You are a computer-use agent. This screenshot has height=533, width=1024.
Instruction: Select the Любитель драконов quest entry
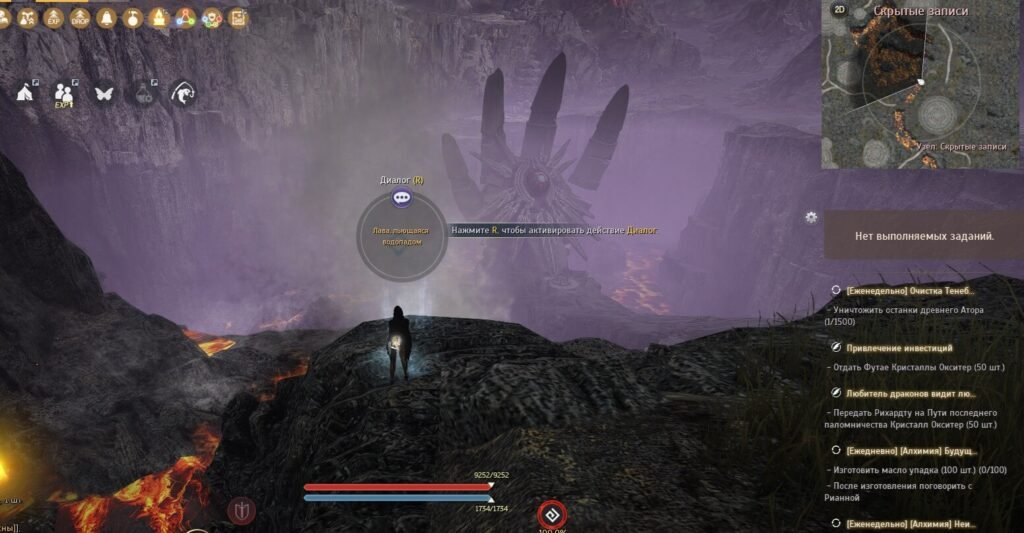910,393
